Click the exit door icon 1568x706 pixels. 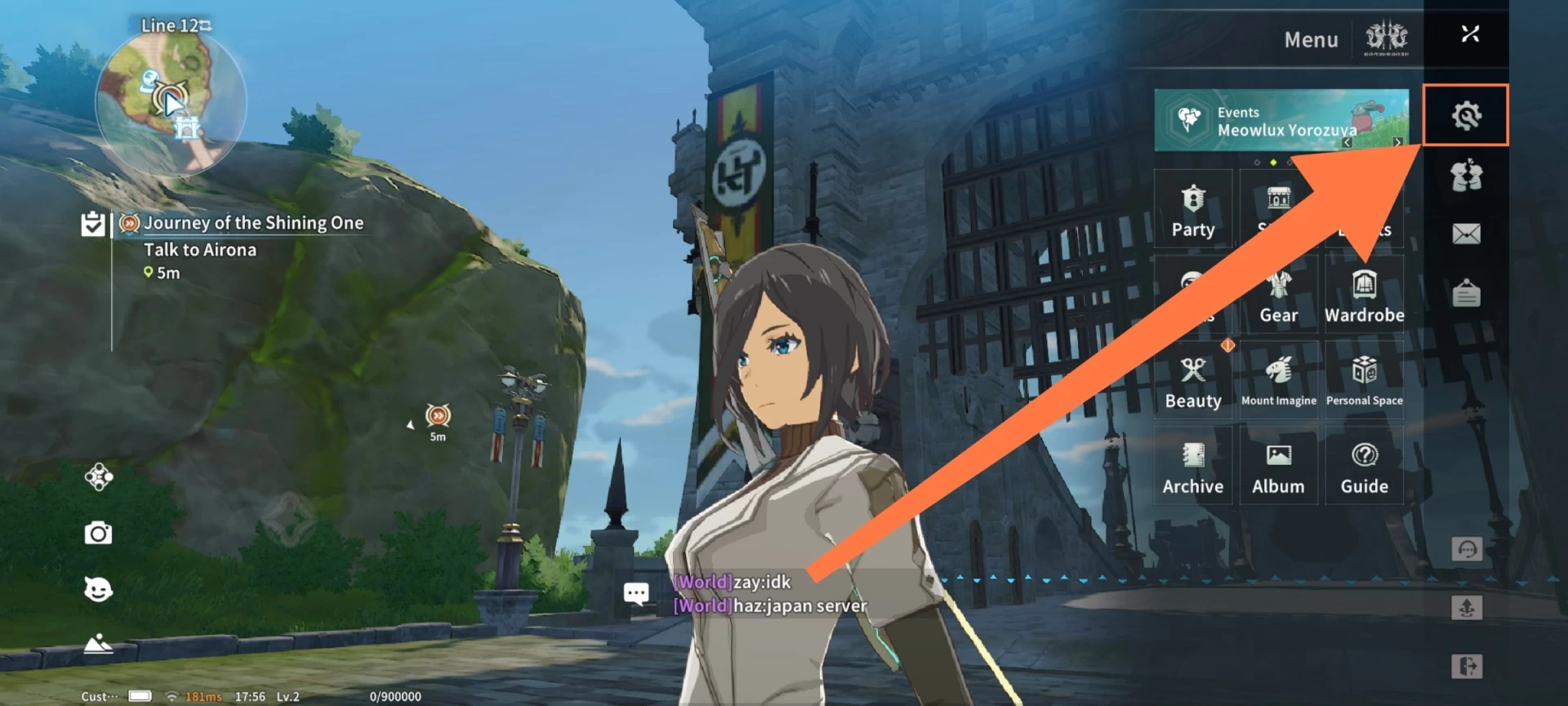pos(1467,667)
